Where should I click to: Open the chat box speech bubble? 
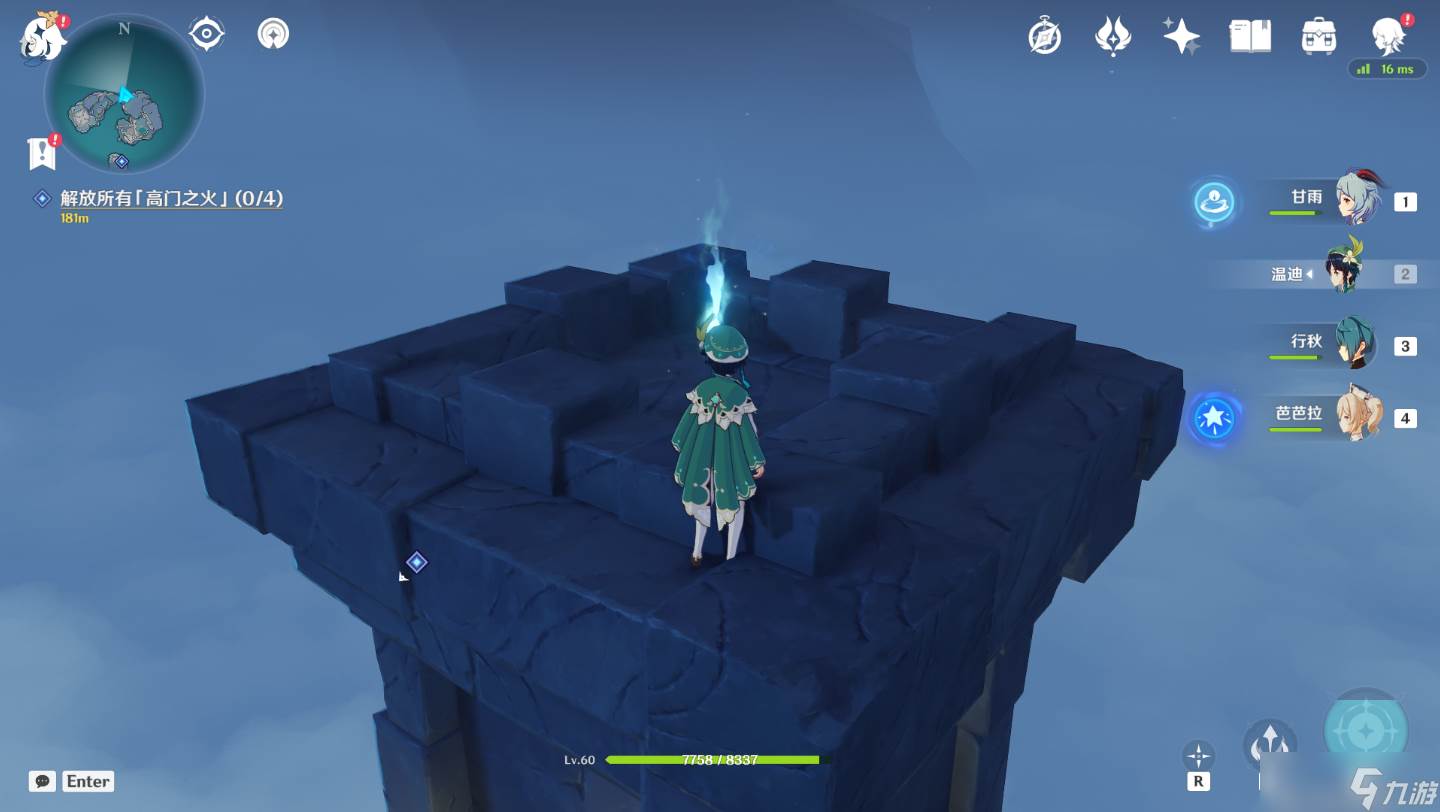42,781
